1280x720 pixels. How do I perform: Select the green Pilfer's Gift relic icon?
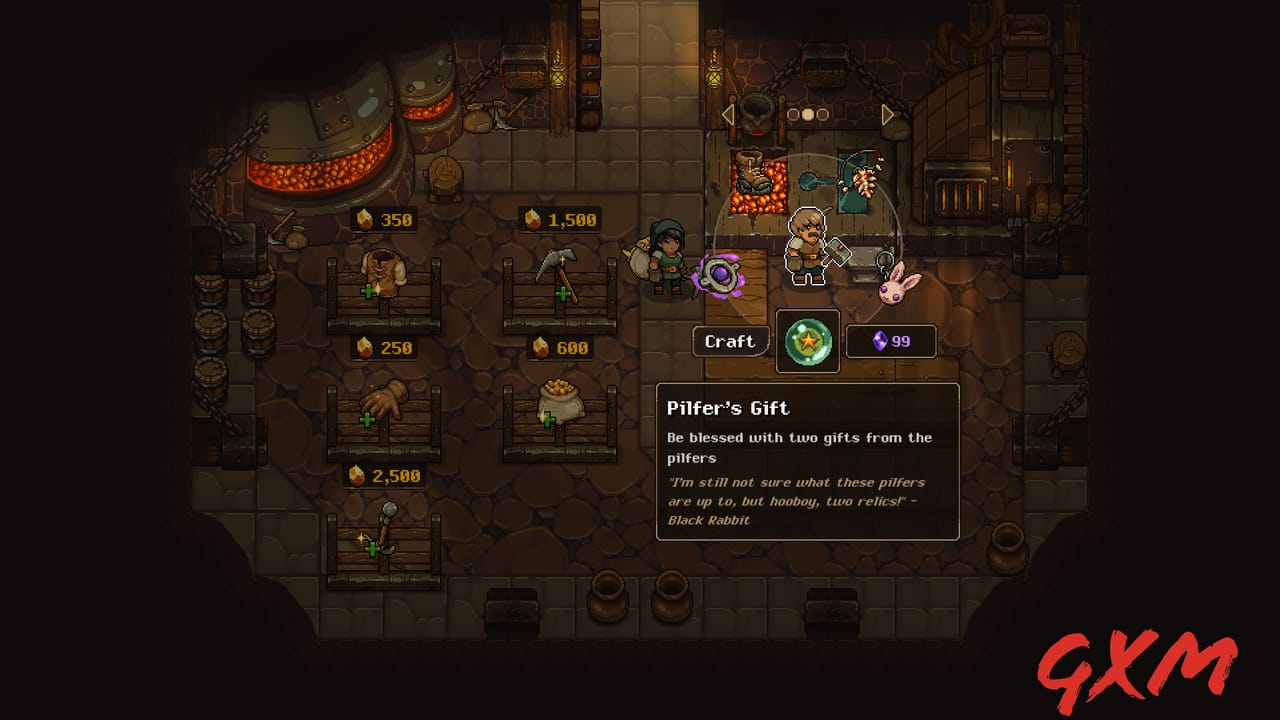[807, 341]
